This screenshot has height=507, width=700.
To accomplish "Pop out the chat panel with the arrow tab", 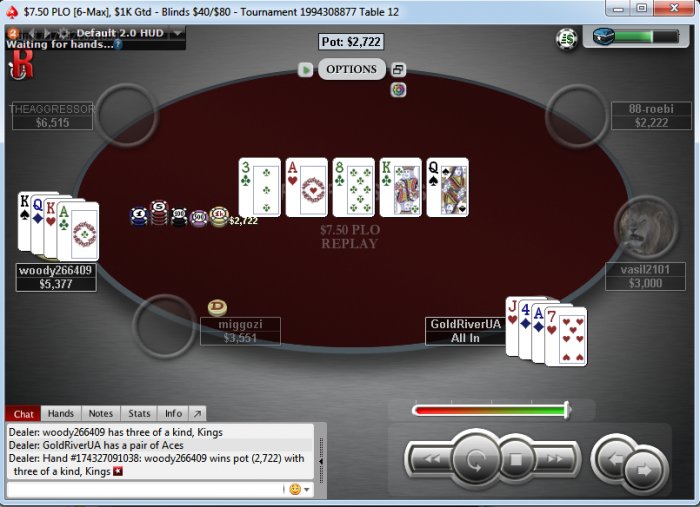I will 197,413.
